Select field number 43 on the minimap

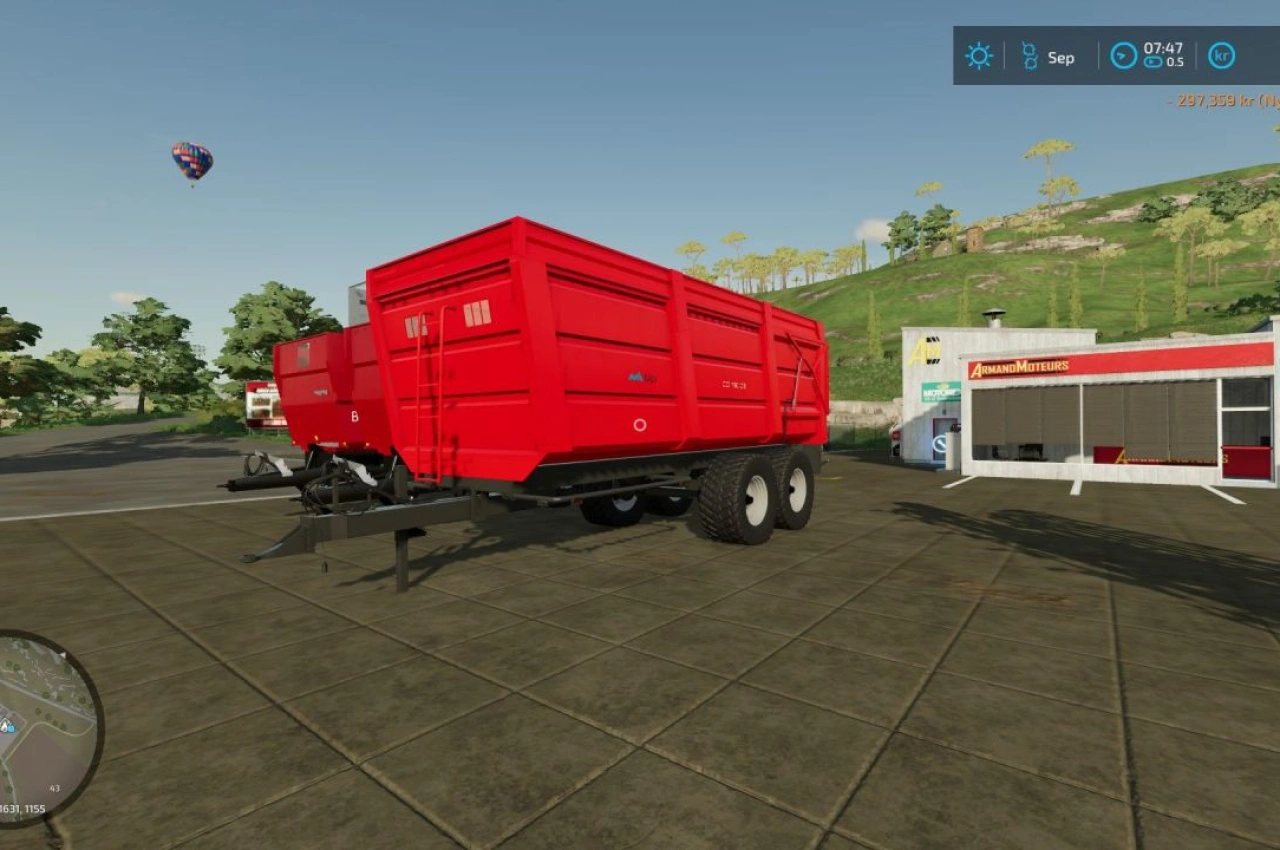[54, 788]
